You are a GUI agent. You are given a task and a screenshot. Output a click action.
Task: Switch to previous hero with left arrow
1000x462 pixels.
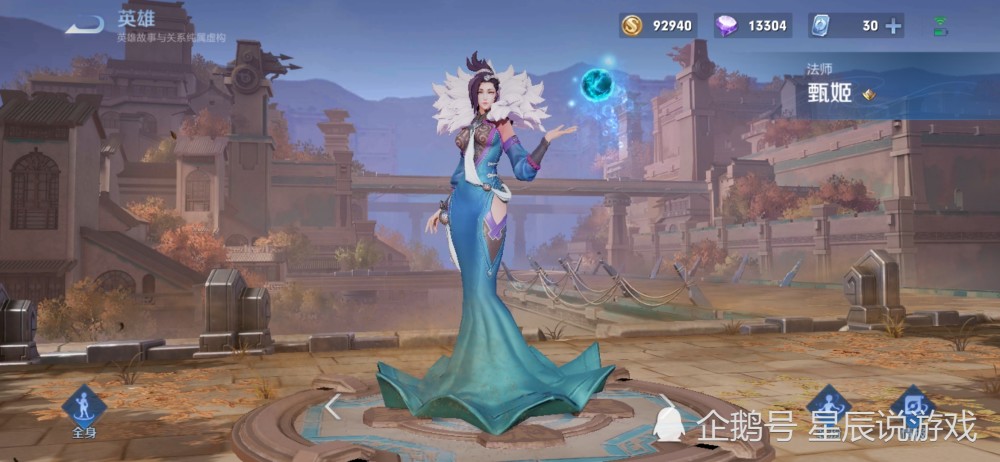click(x=333, y=405)
